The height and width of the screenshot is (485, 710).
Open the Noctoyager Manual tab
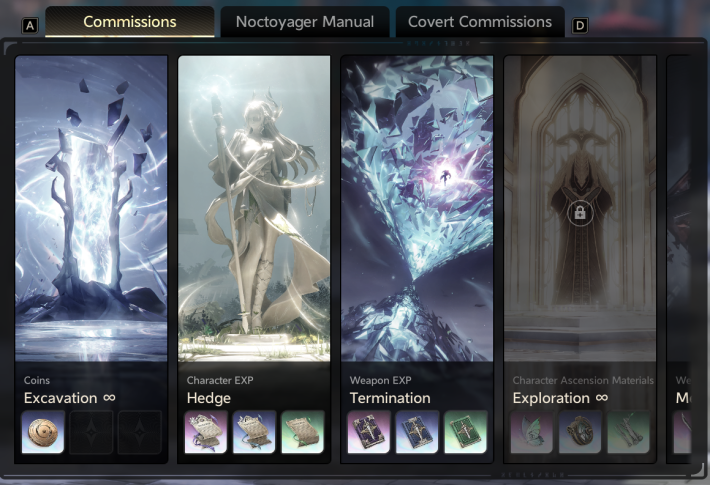click(x=305, y=22)
